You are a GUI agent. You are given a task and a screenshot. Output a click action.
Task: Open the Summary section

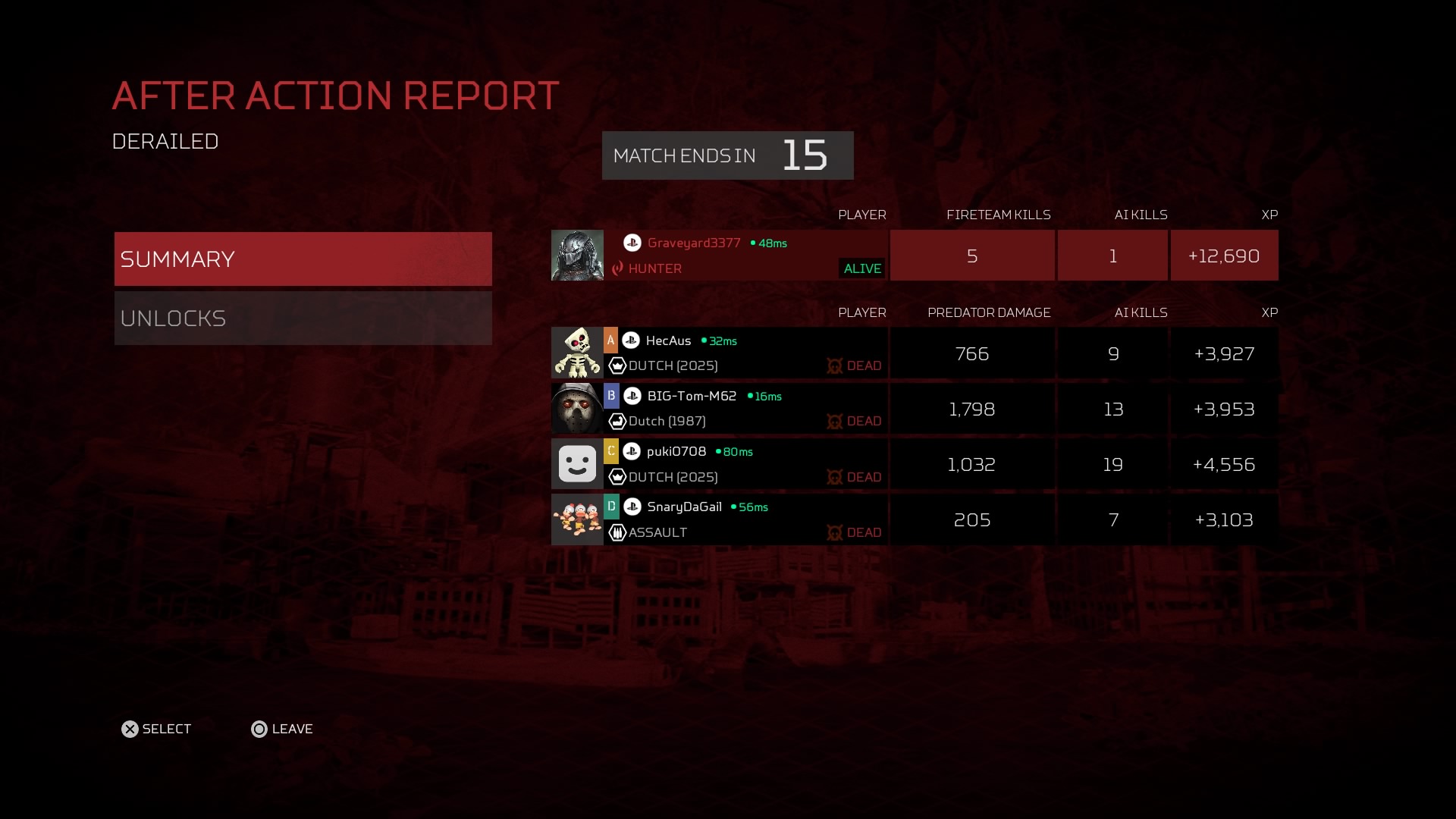click(x=303, y=259)
